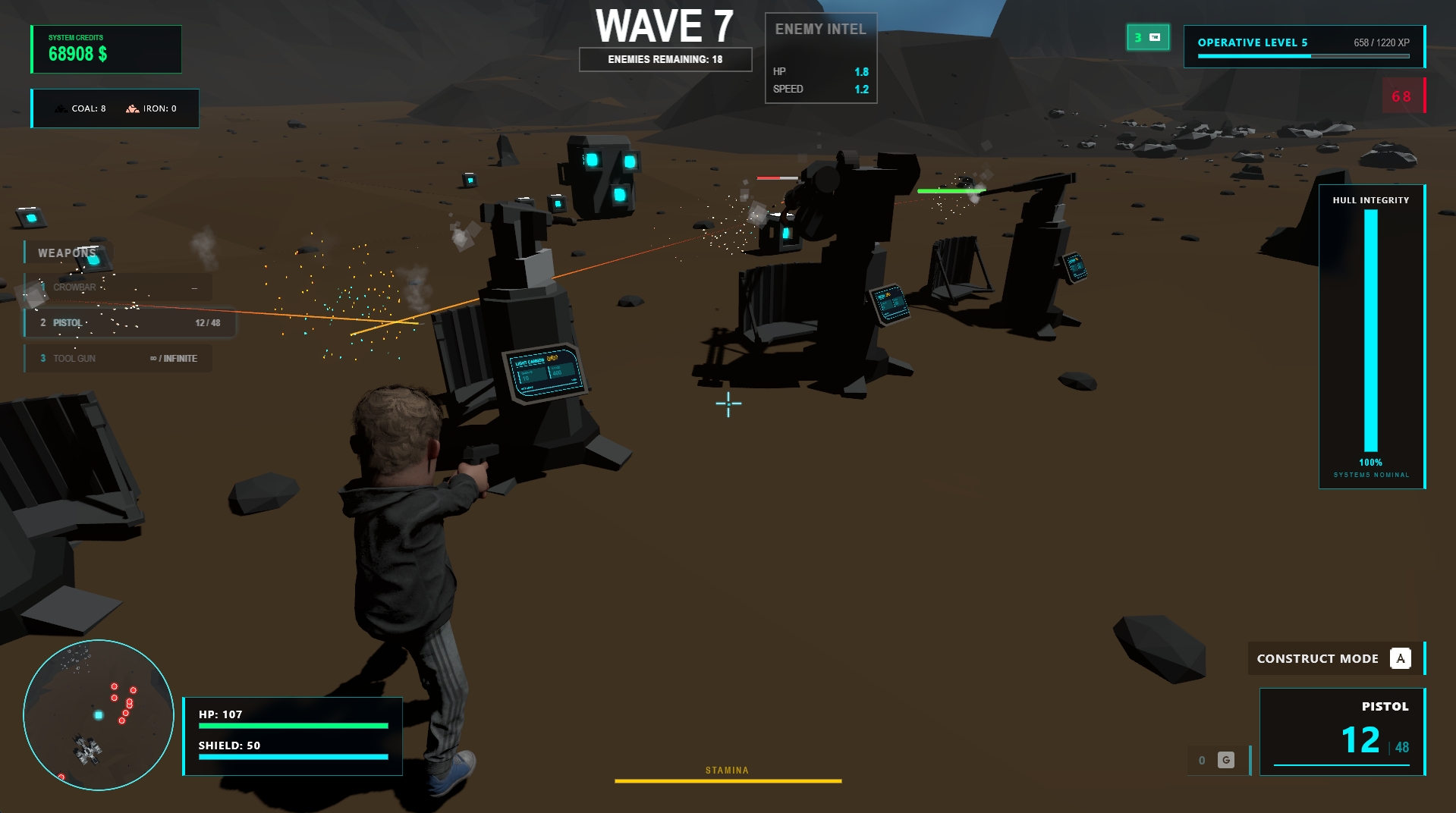Click the circular minimap
This screenshot has width=1456, height=813.
[99, 715]
